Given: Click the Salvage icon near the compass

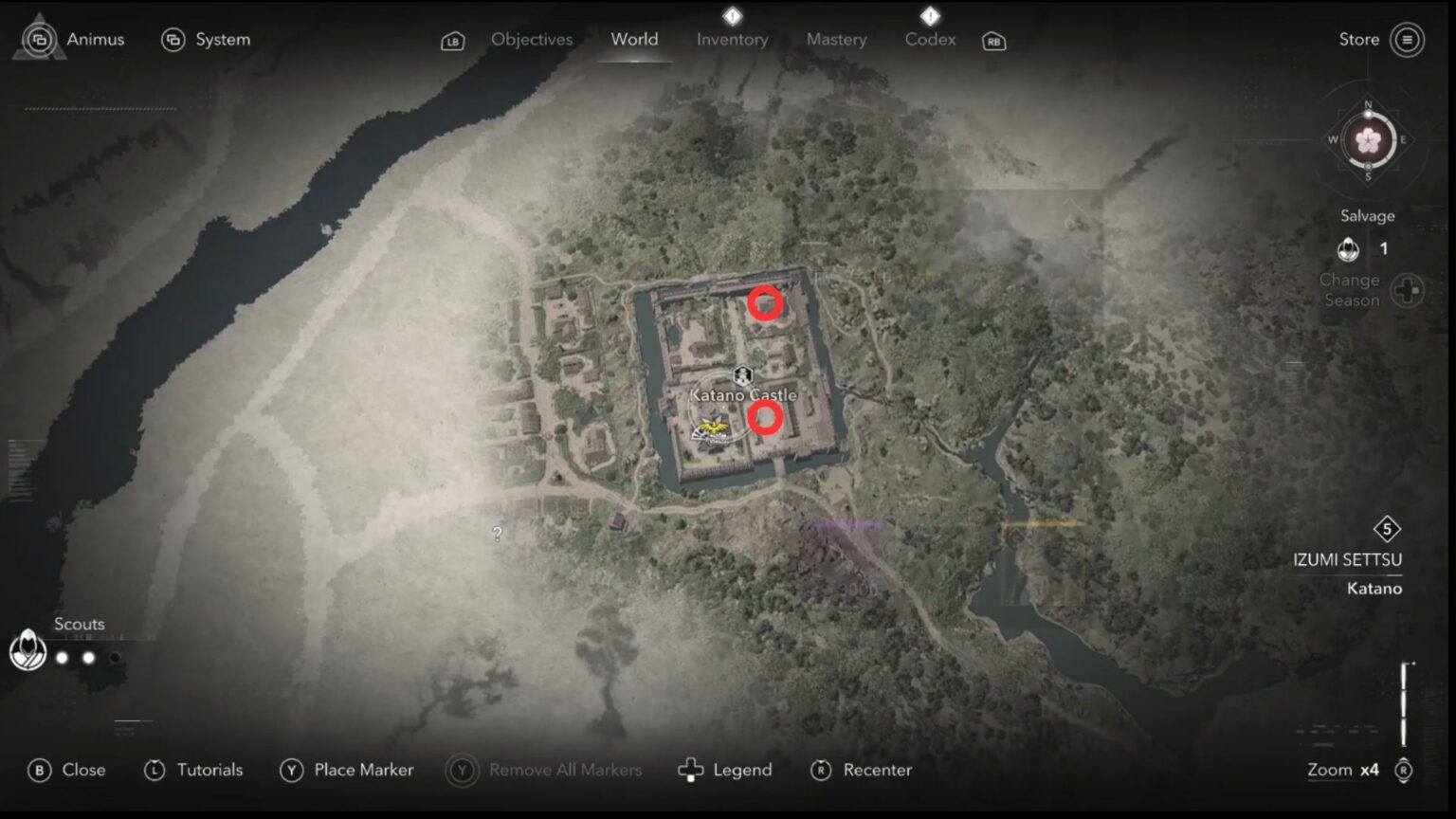Looking at the screenshot, I should tap(1348, 248).
